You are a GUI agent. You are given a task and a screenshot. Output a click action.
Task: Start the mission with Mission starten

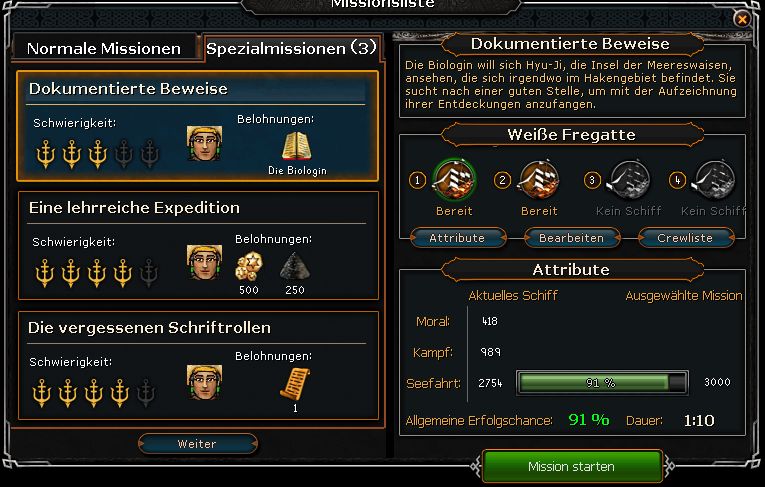[x=571, y=466]
